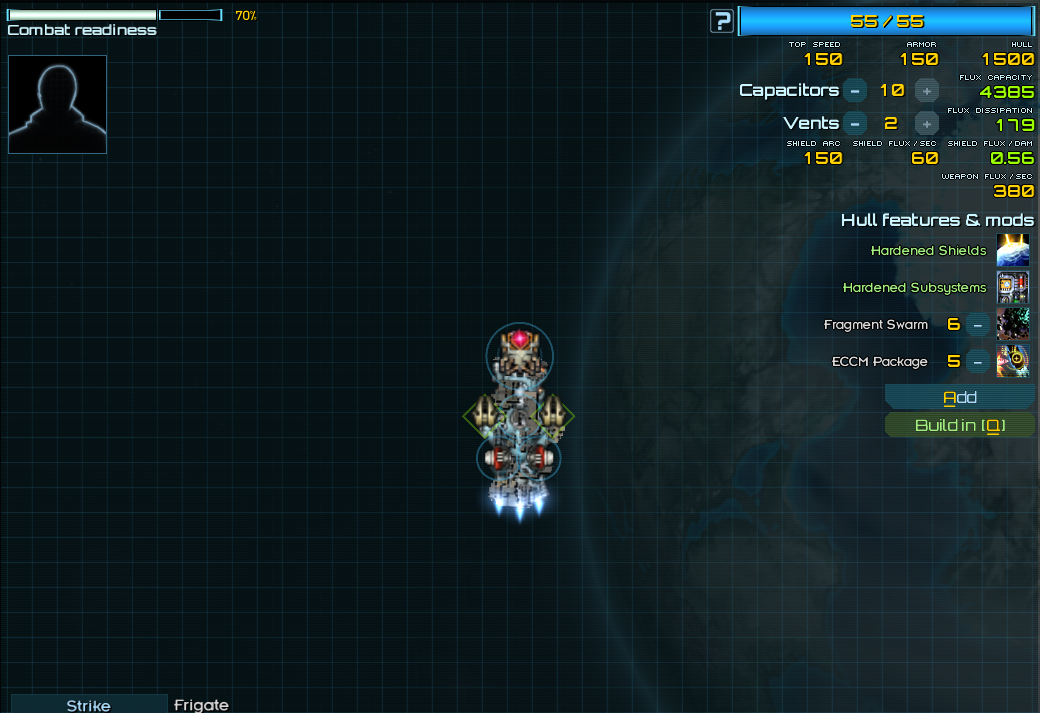Select the Hardened Subsystems hullmod icon
This screenshot has height=713, width=1040.
click(x=1013, y=288)
